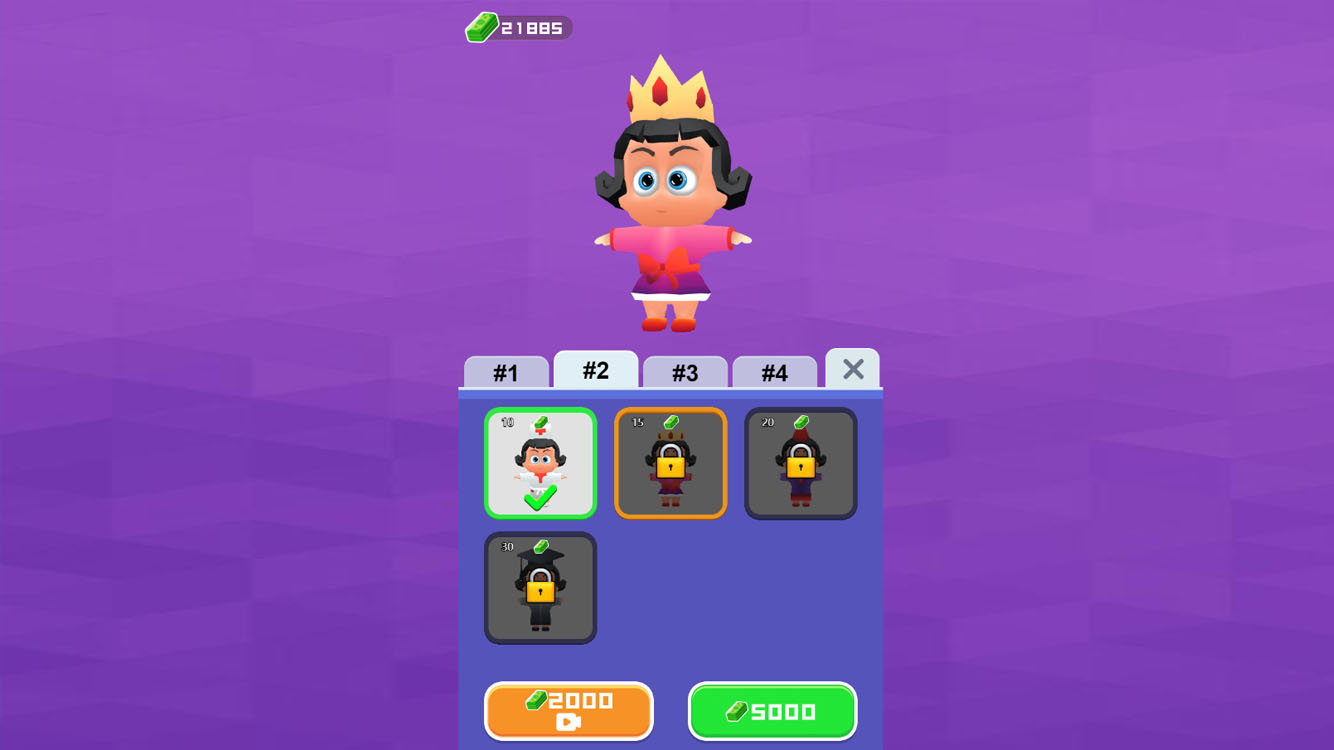Click the padlock on the 30-cash locked character
The width and height of the screenshot is (1334, 750).
coord(540,593)
